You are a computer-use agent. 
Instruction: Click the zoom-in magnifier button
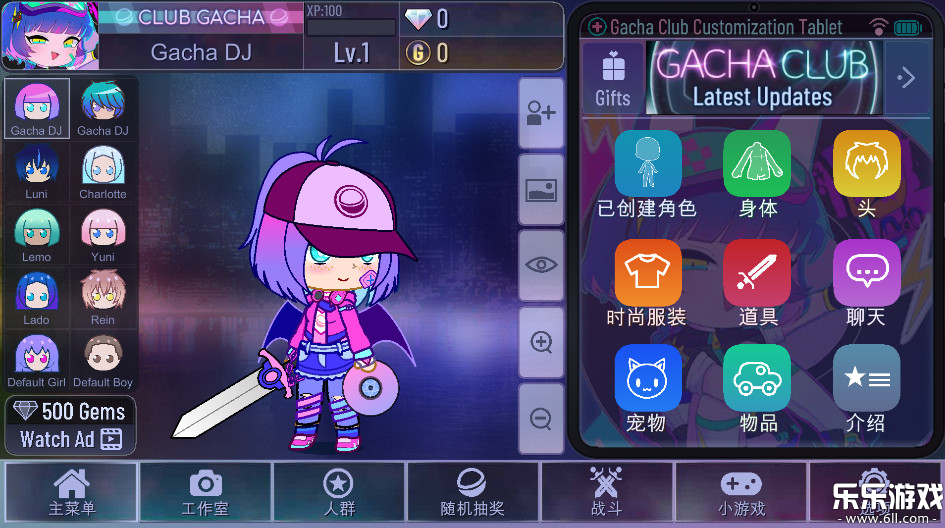541,343
